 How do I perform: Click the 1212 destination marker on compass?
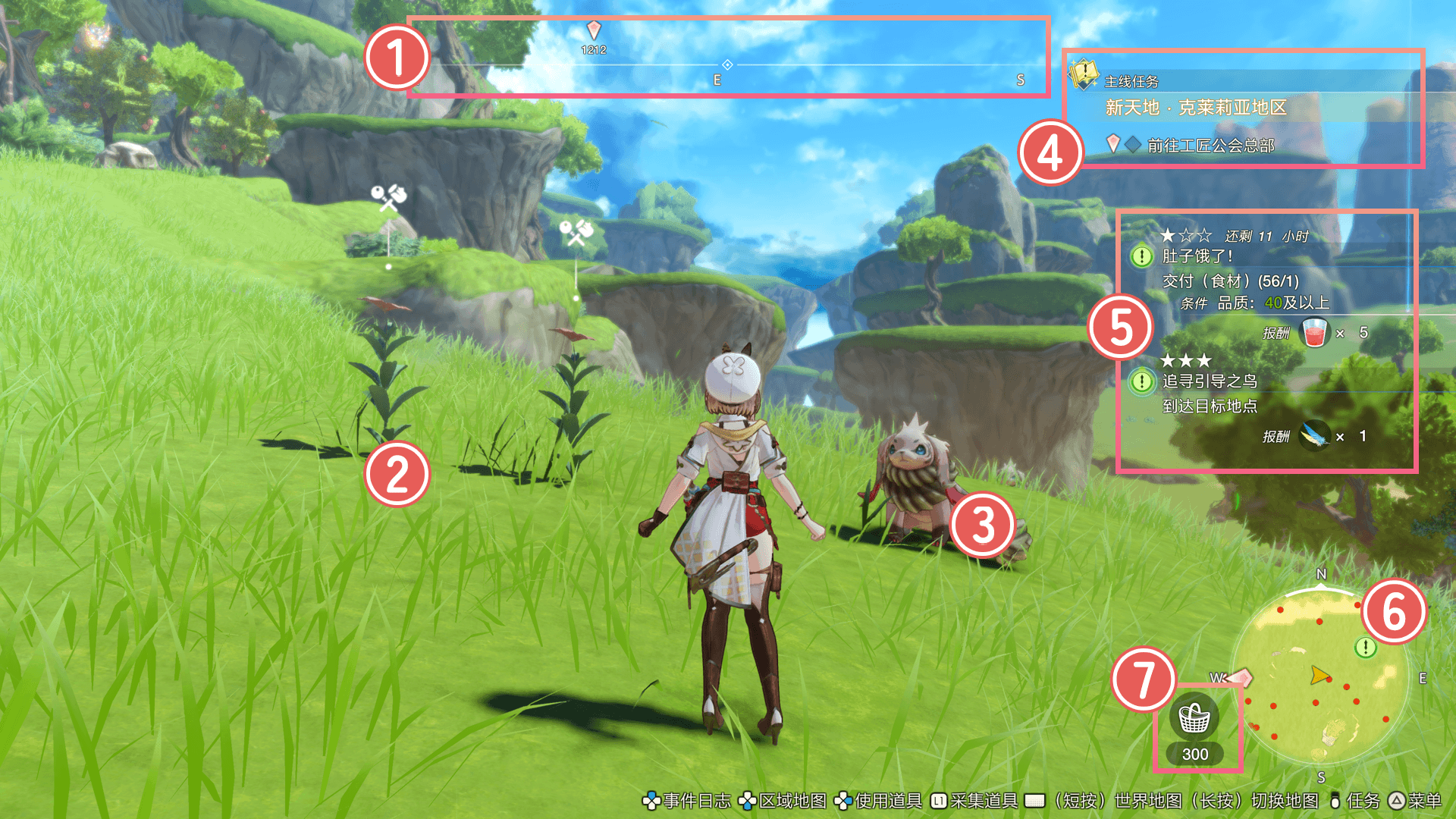tap(594, 31)
